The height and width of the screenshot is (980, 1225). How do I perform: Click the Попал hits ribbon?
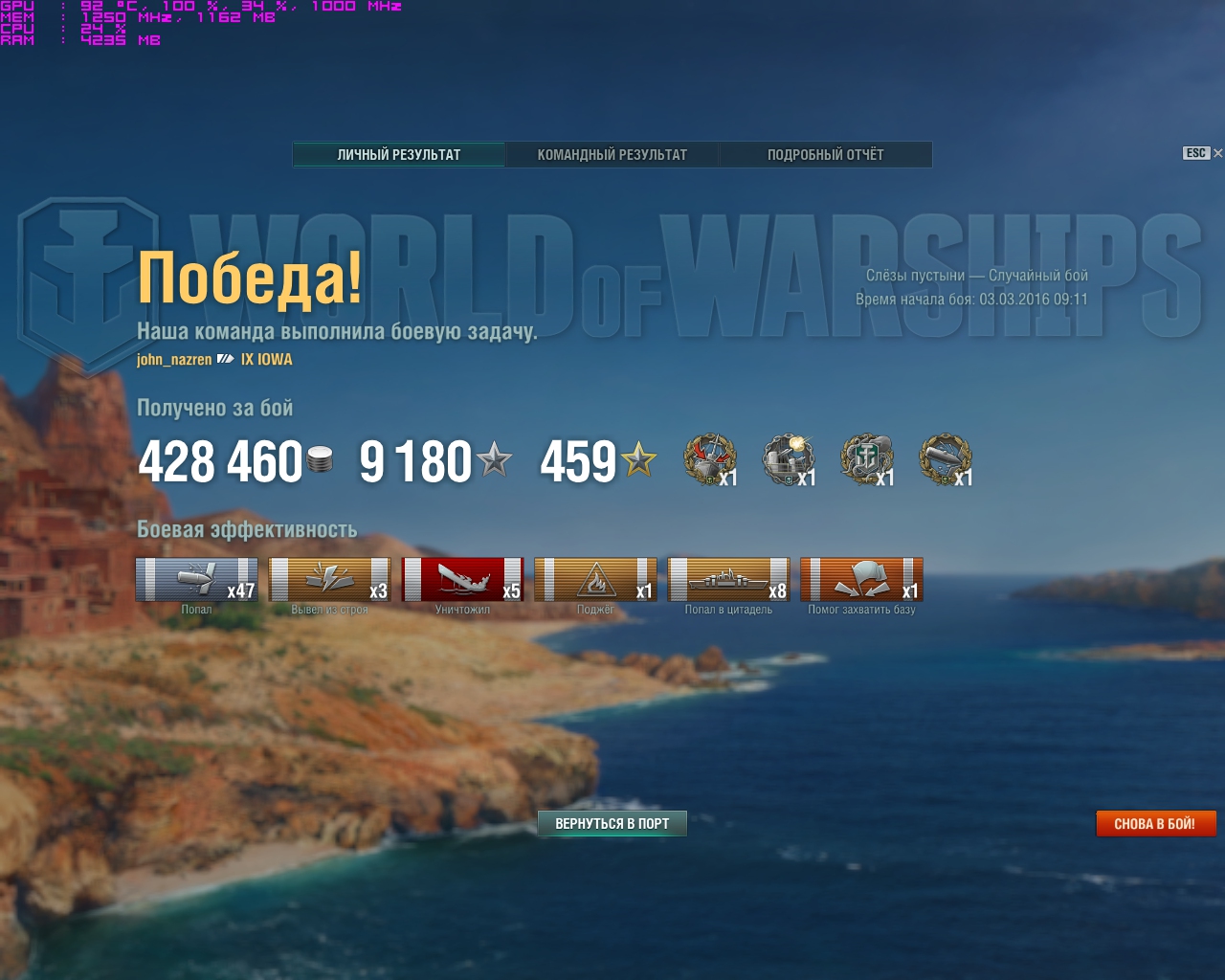pos(196,580)
